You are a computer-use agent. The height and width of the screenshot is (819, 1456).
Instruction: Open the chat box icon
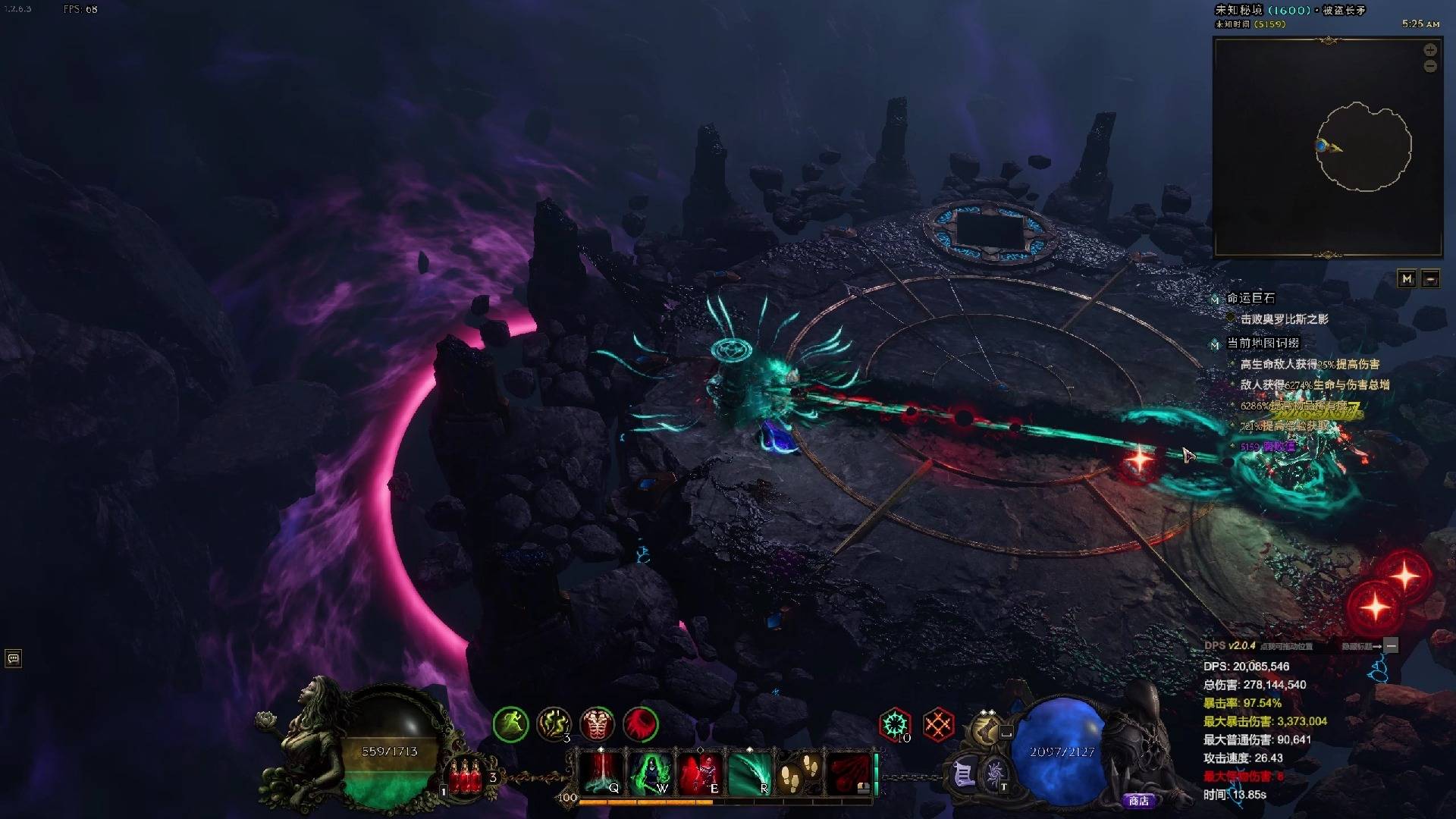tap(13, 658)
